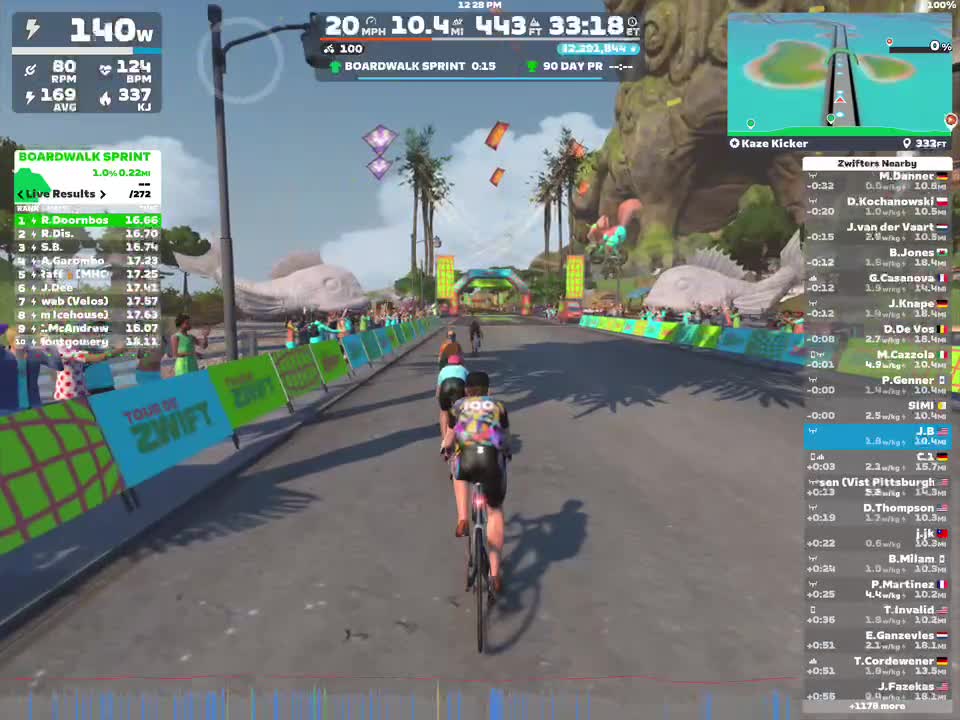Expand the "+1178 more" riders list
Image resolution: width=960 pixels, height=720 pixels.
pos(877,706)
